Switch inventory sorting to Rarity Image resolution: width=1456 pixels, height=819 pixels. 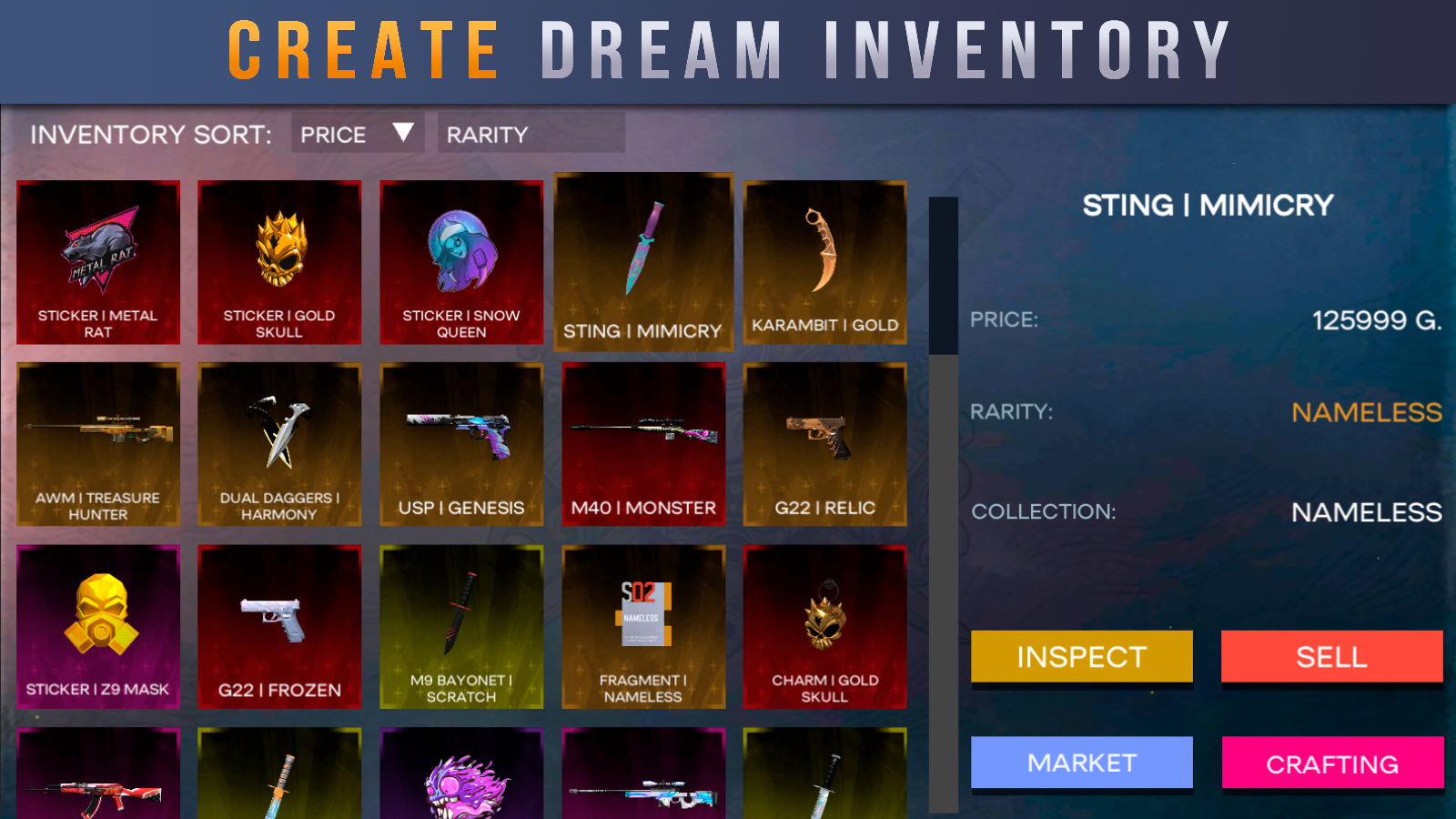click(x=485, y=134)
